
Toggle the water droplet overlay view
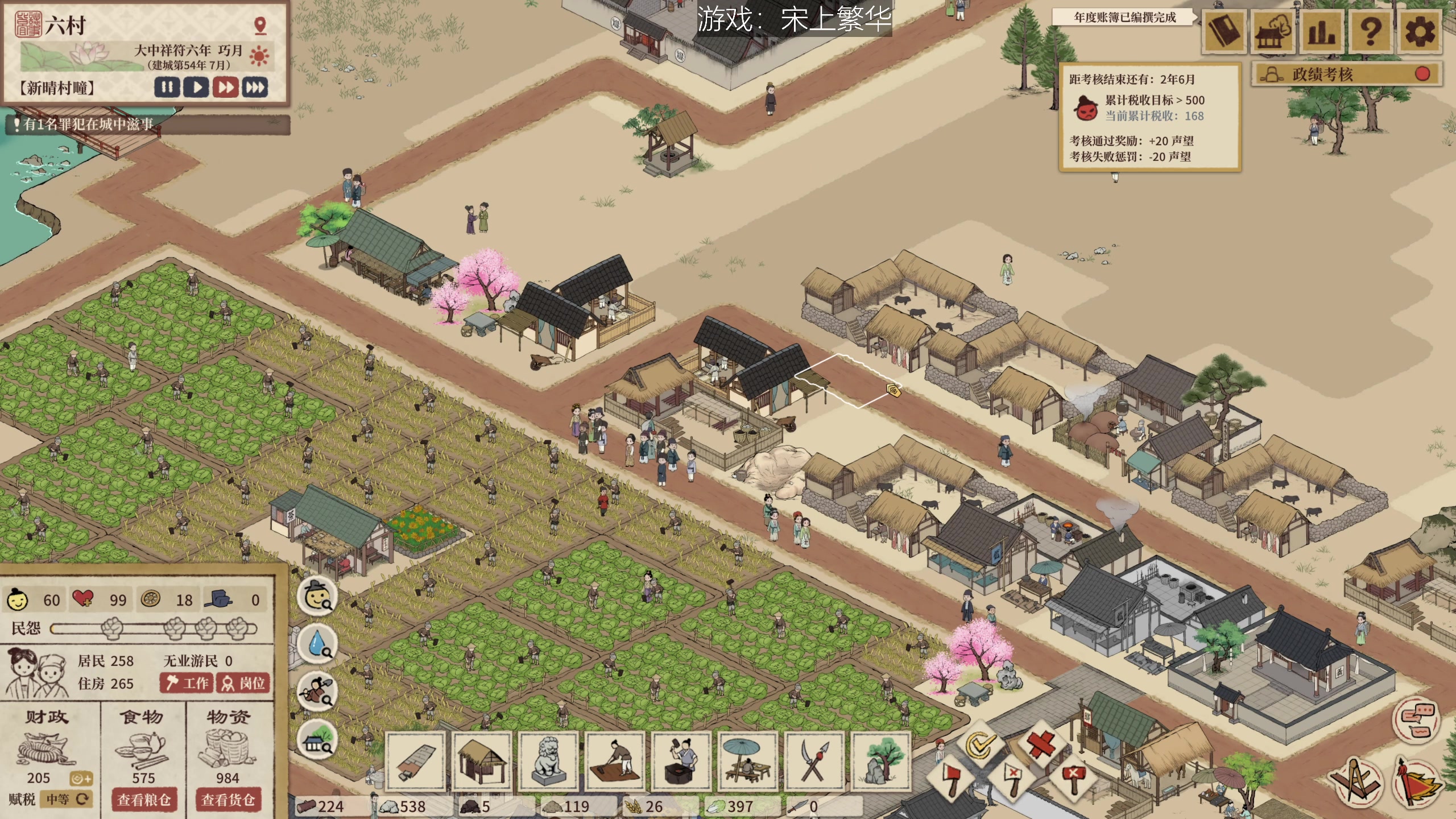(317, 644)
